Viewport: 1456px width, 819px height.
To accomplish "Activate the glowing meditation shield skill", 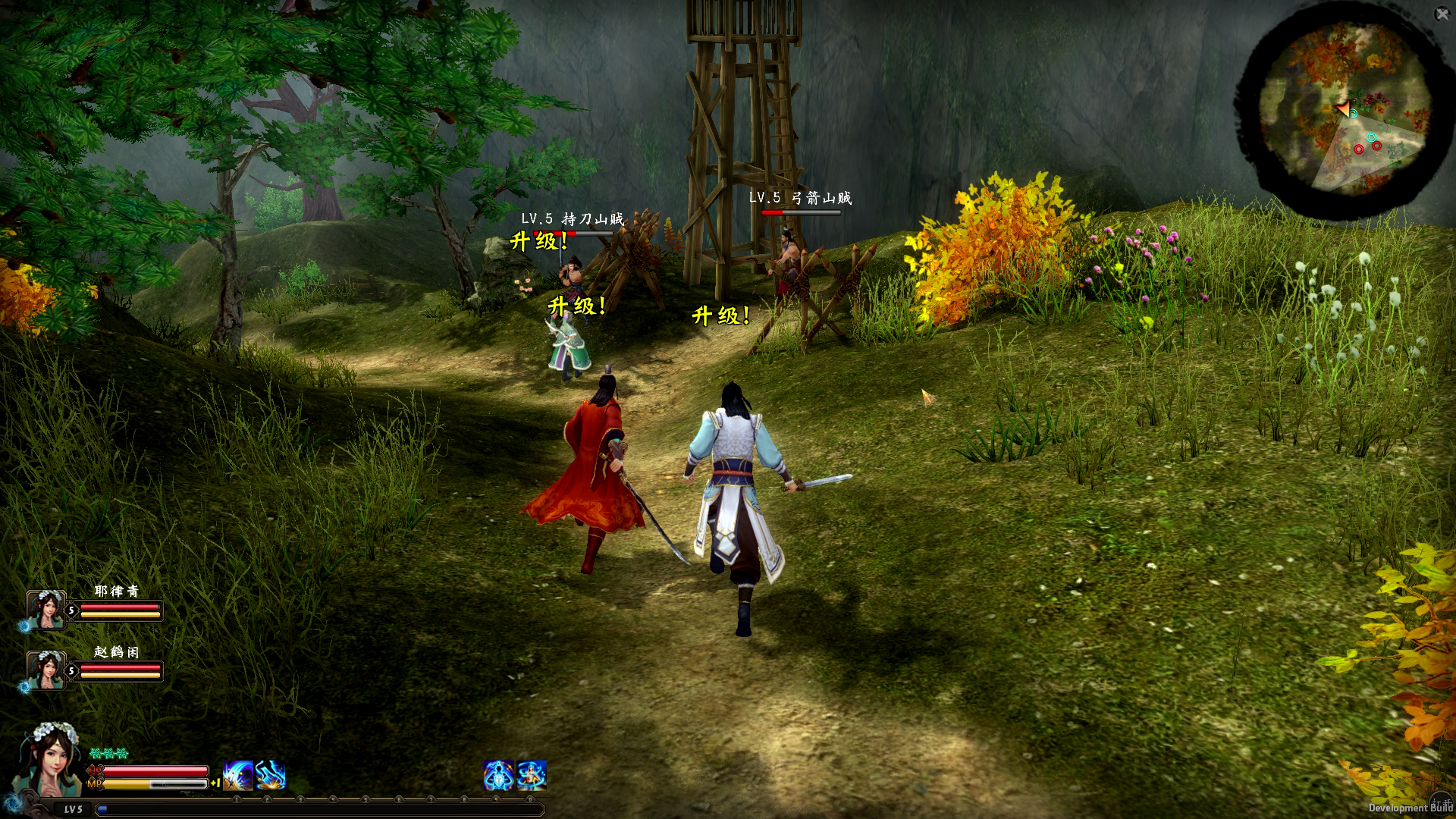I will (x=498, y=776).
